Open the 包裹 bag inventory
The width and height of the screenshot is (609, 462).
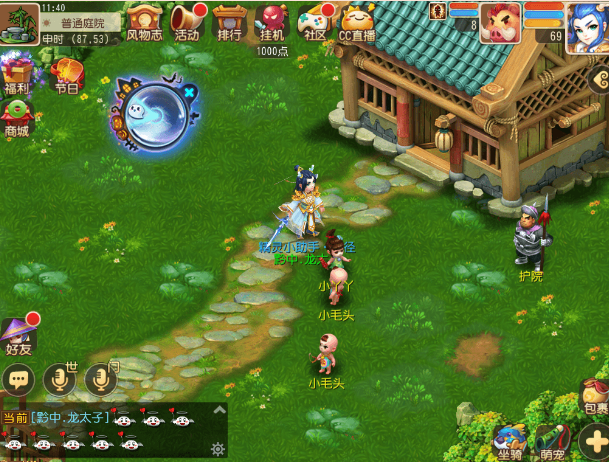click(x=596, y=394)
